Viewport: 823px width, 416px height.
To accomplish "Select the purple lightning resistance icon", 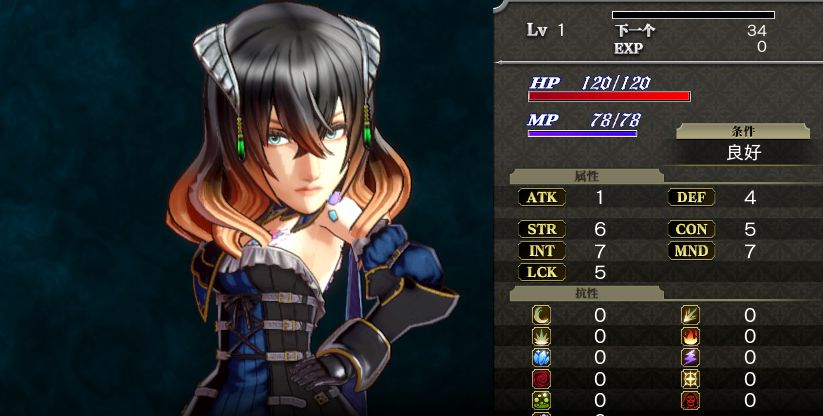I will pyautogui.click(x=691, y=358).
